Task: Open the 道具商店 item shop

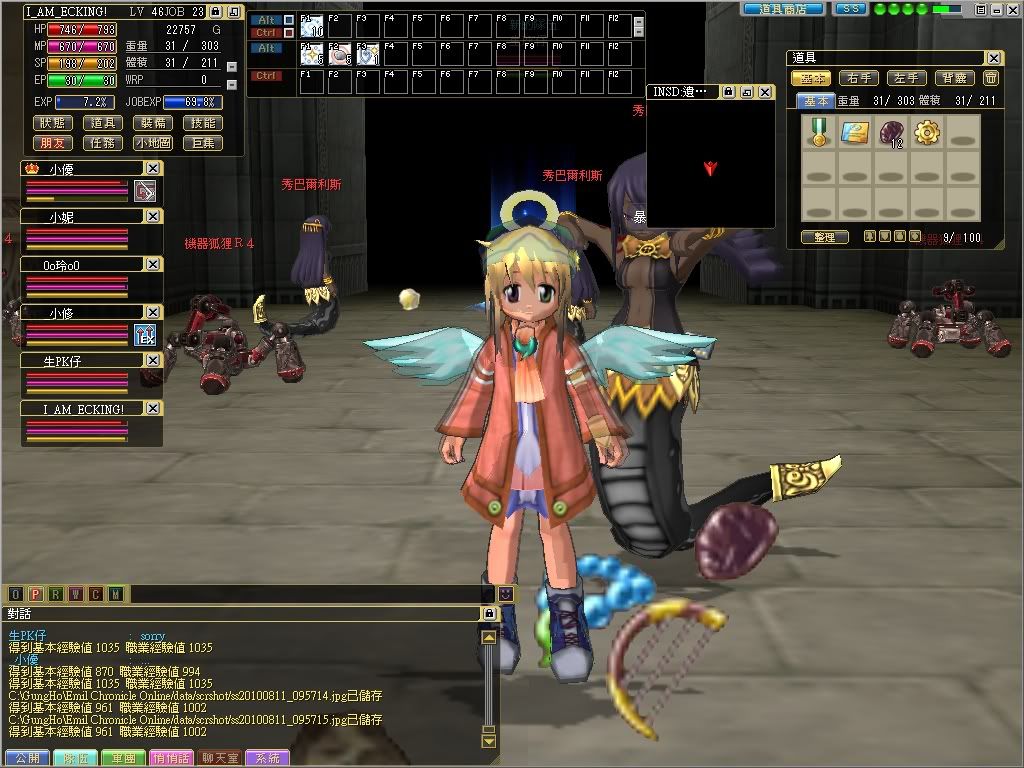Action: point(783,8)
